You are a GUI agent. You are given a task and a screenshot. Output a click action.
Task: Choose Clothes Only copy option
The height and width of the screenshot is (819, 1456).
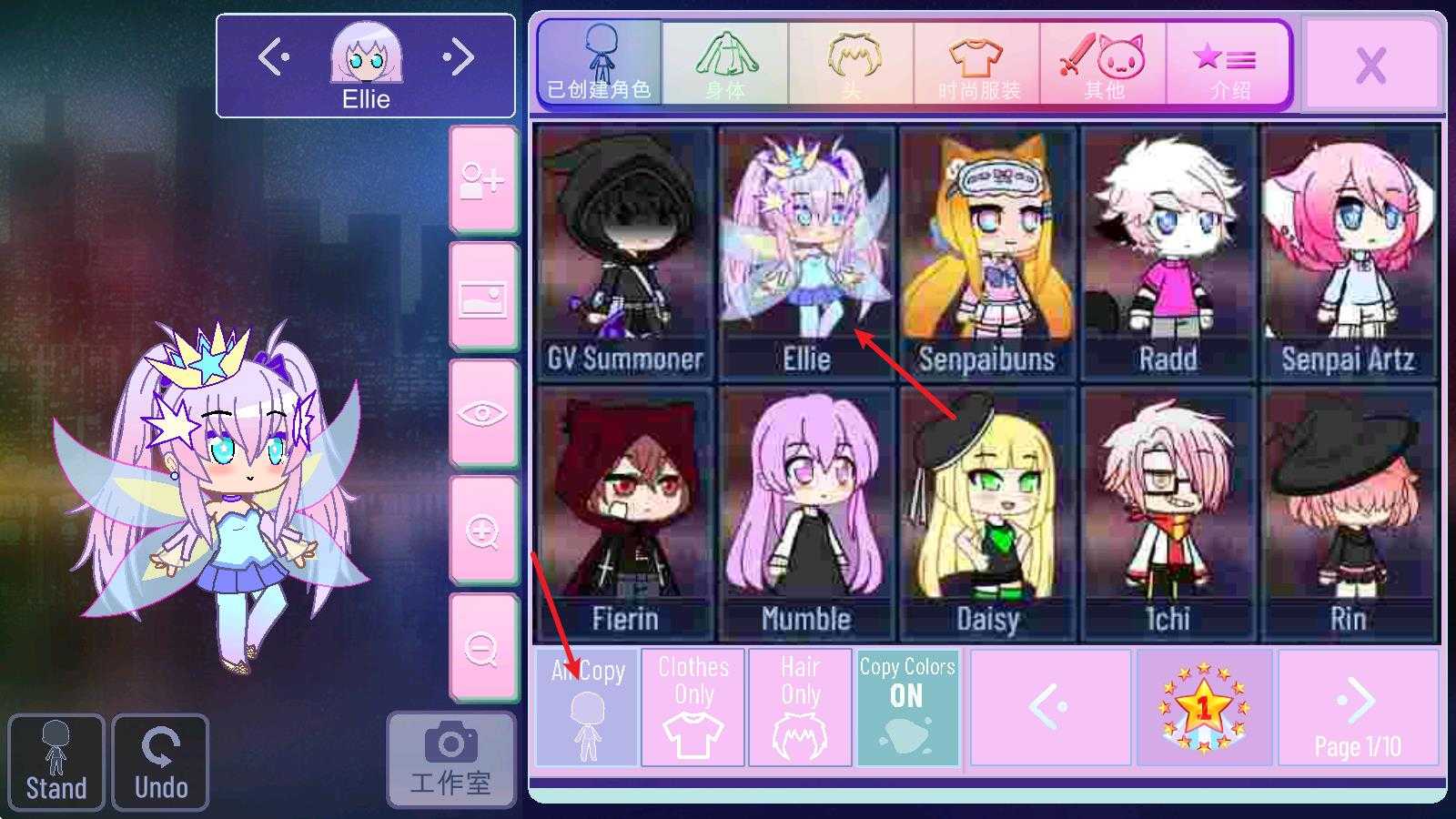click(693, 707)
